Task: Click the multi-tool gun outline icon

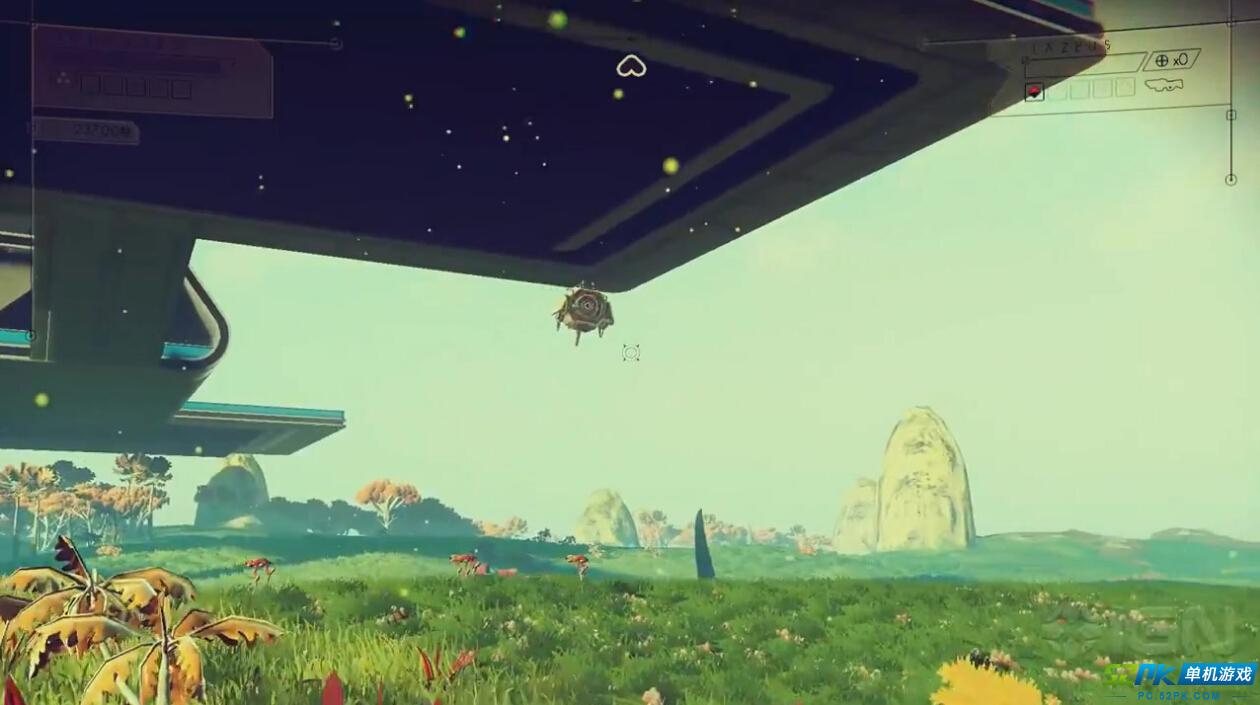Action: click(1164, 86)
